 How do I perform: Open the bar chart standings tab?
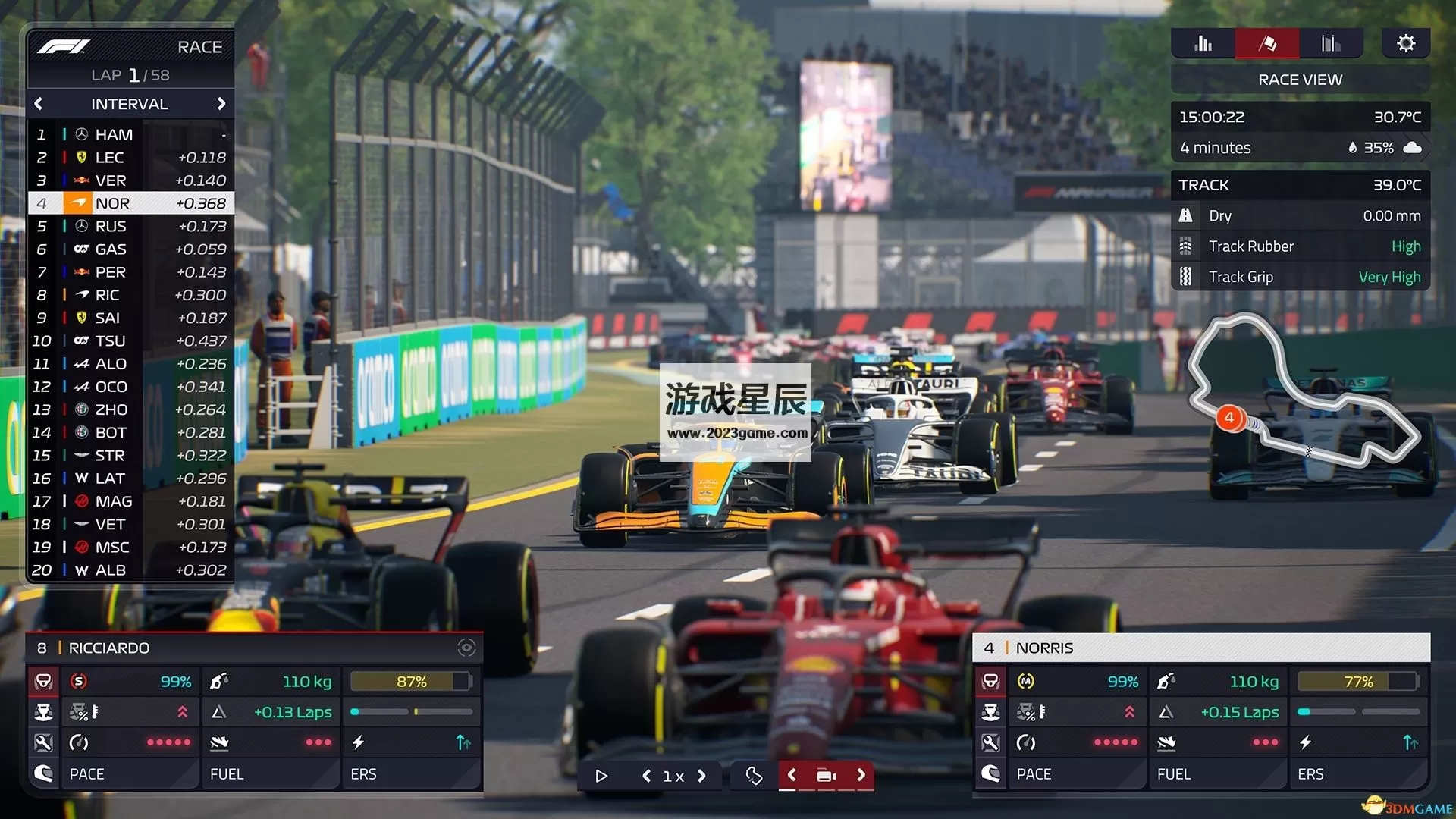click(1203, 44)
